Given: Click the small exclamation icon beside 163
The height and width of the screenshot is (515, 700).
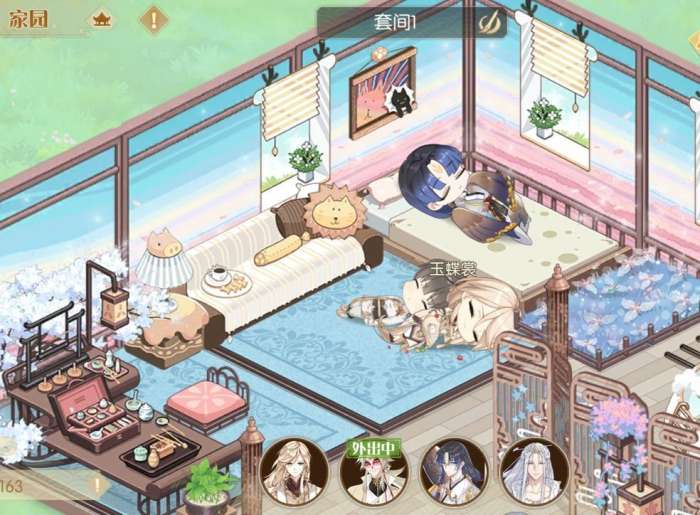Looking at the screenshot, I should click(x=97, y=486).
